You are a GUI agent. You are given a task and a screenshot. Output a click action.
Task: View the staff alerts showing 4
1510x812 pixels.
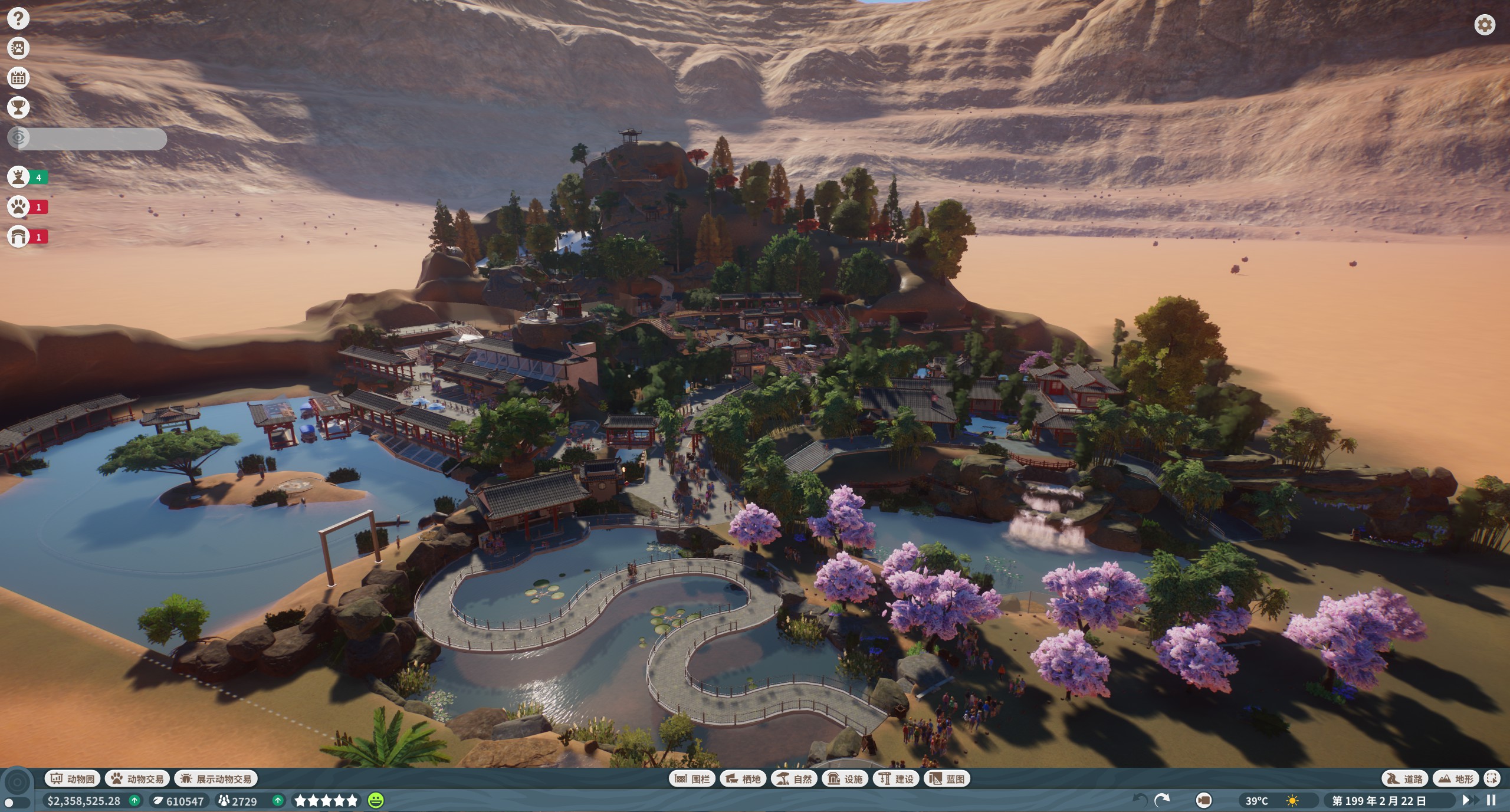click(27, 177)
